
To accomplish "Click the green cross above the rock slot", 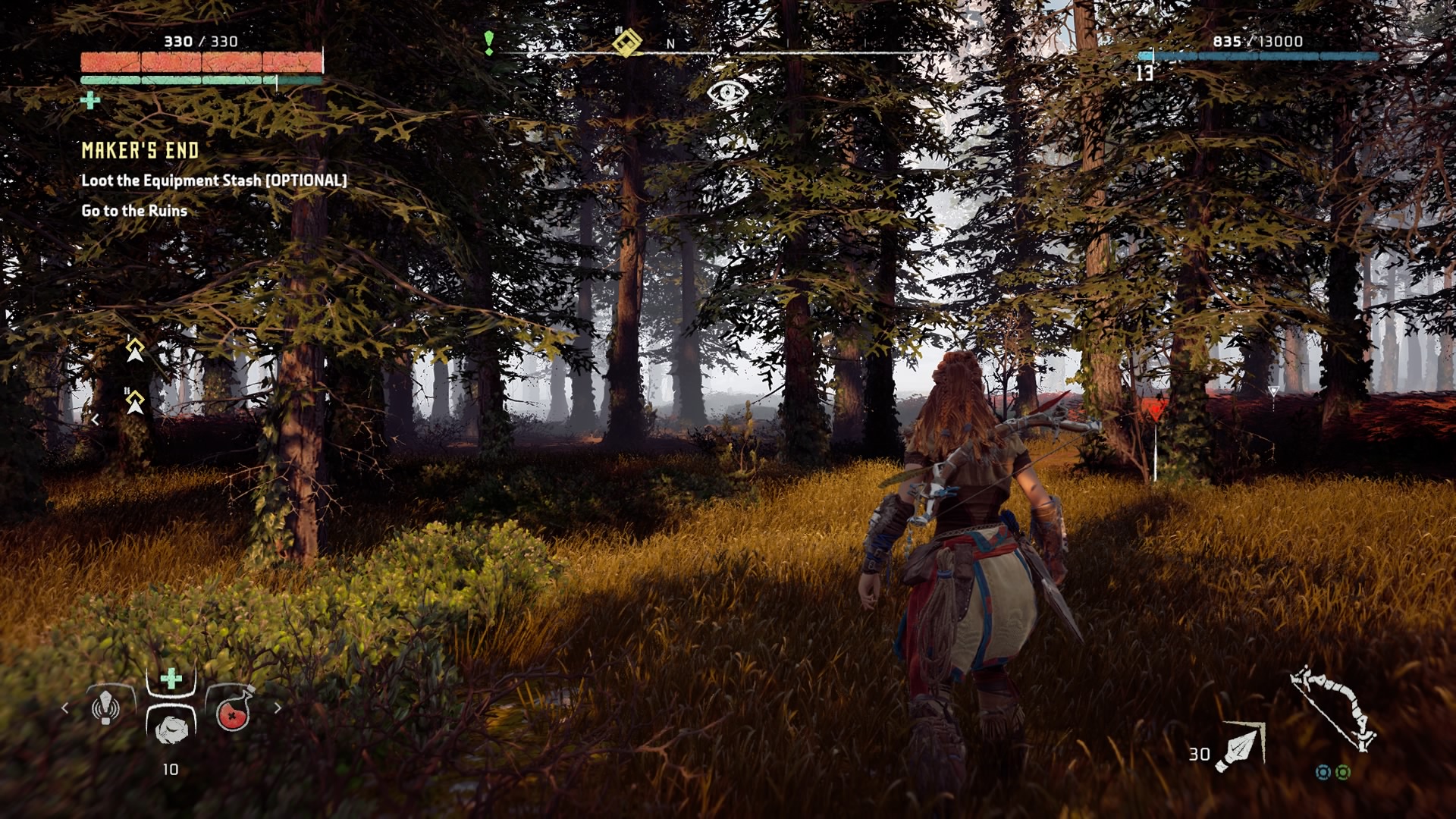I will coord(171,679).
